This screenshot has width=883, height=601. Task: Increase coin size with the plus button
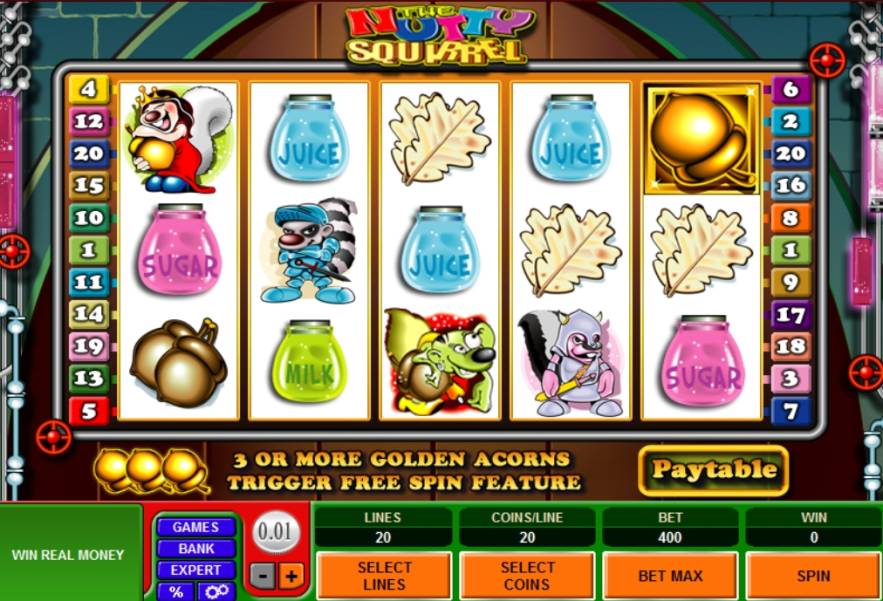click(291, 576)
